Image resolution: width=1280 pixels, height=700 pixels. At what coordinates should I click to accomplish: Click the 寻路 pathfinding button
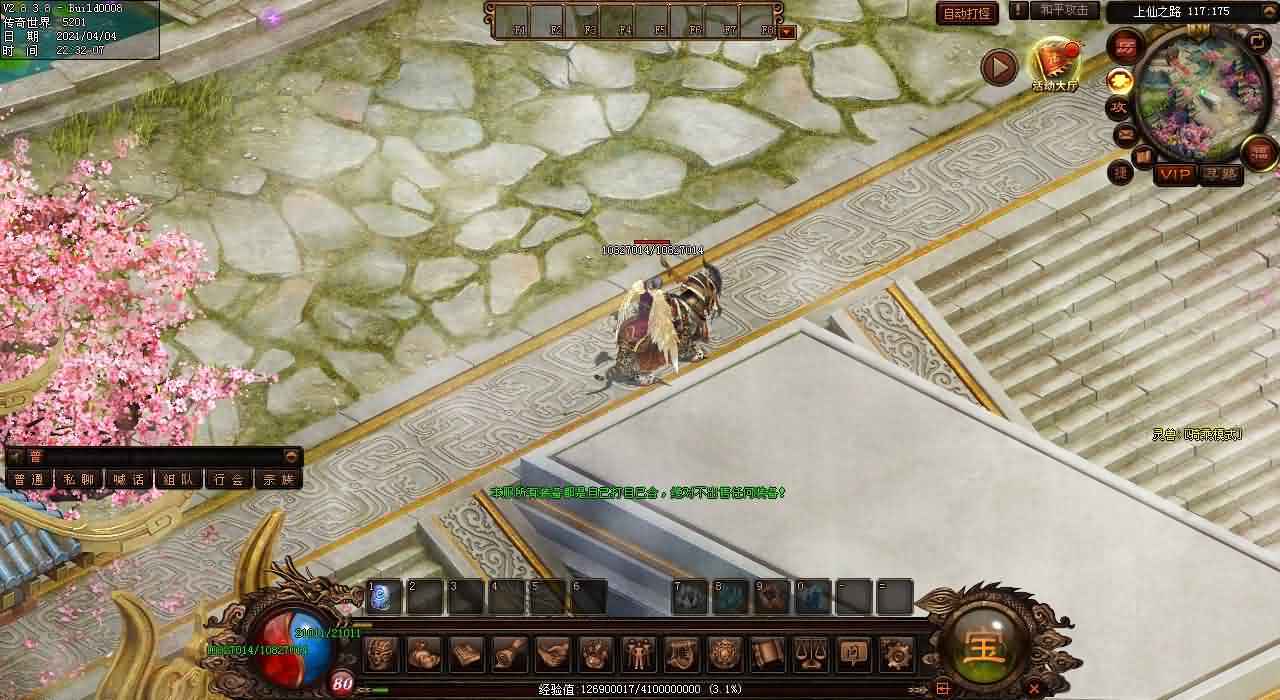tap(1220, 175)
